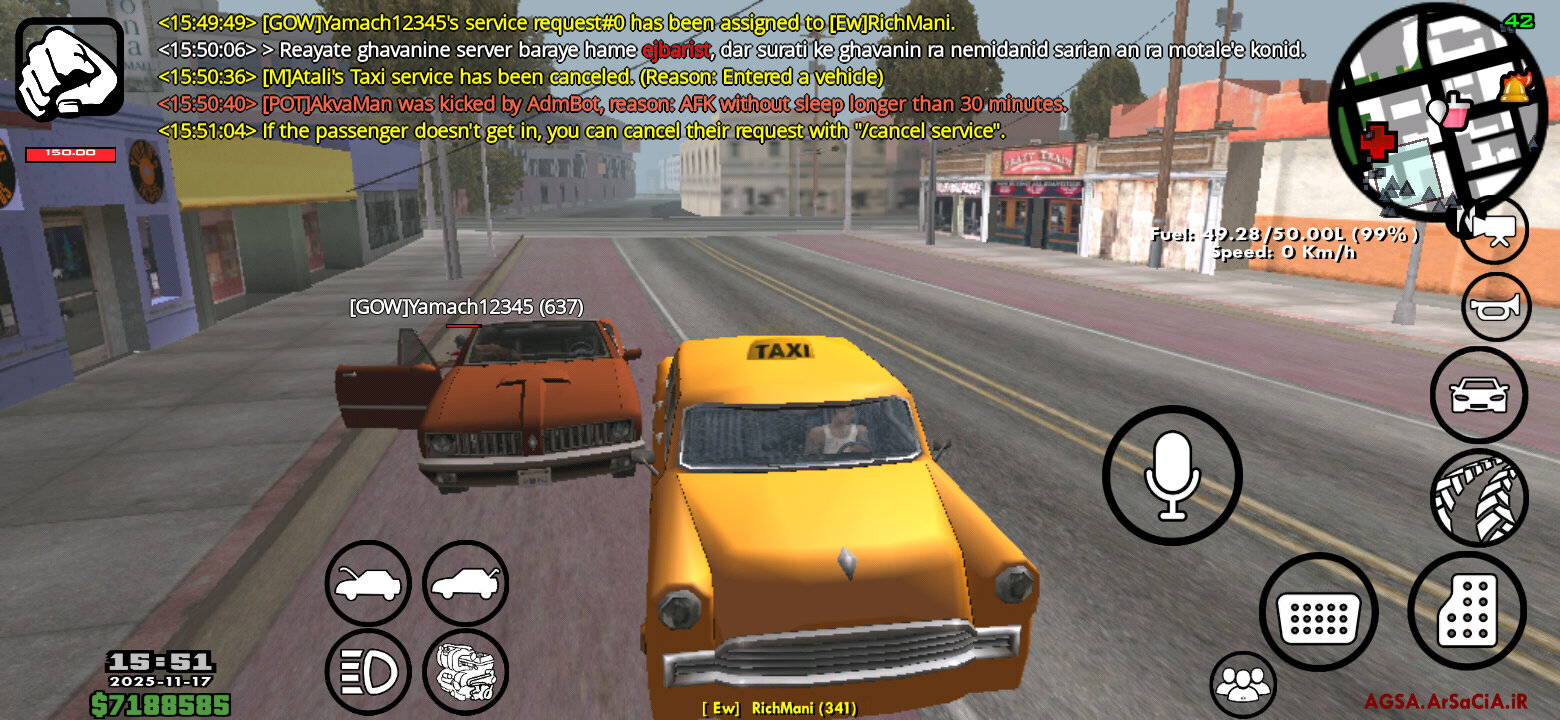The image size is (1560, 720).
Task: Switch views using the camera icon
Action: [1494, 230]
